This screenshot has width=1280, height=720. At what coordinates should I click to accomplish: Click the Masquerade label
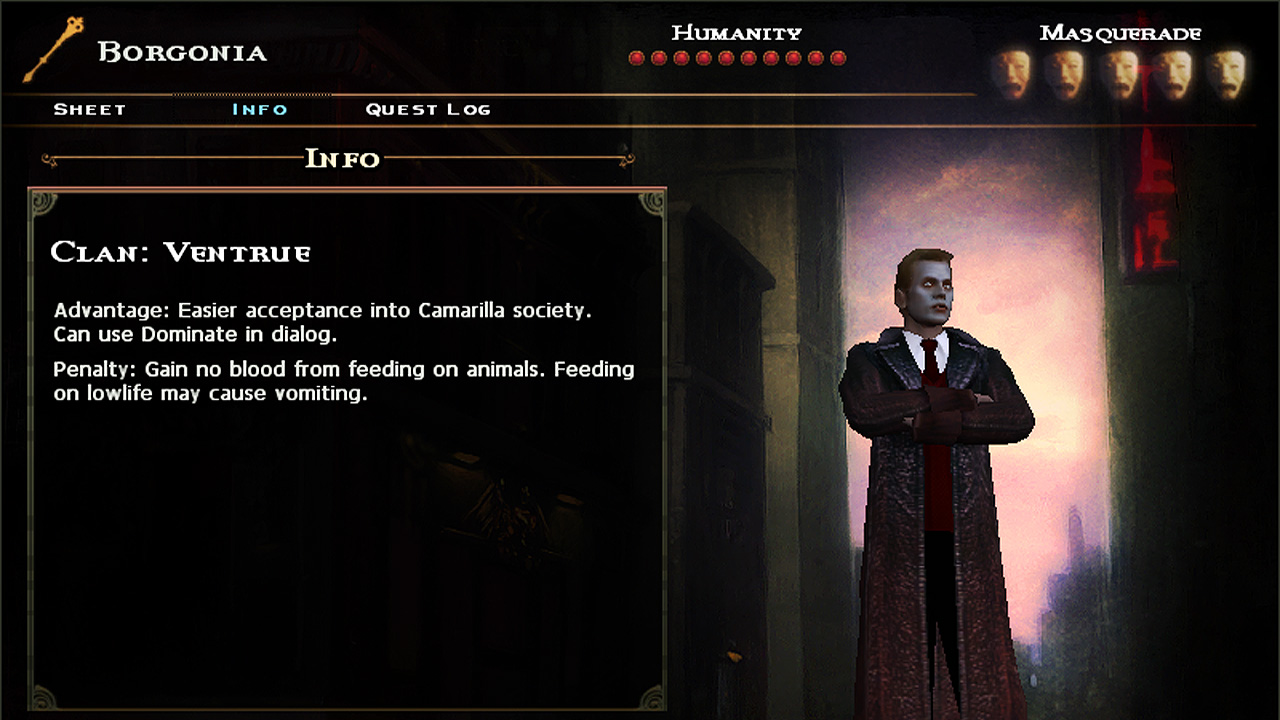(x=1122, y=33)
